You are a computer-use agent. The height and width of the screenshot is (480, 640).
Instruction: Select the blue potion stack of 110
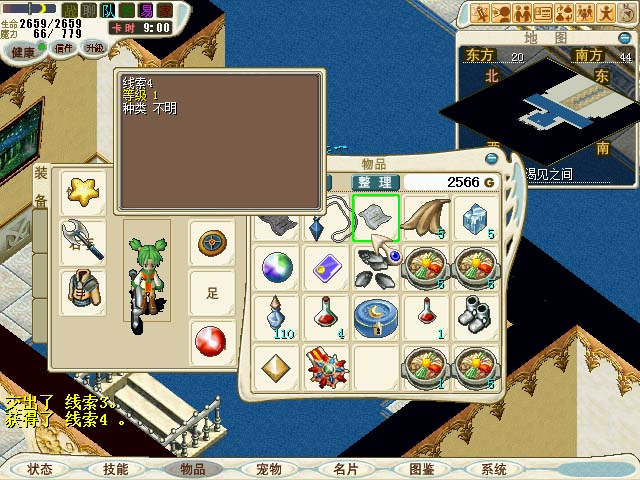pos(277,315)
